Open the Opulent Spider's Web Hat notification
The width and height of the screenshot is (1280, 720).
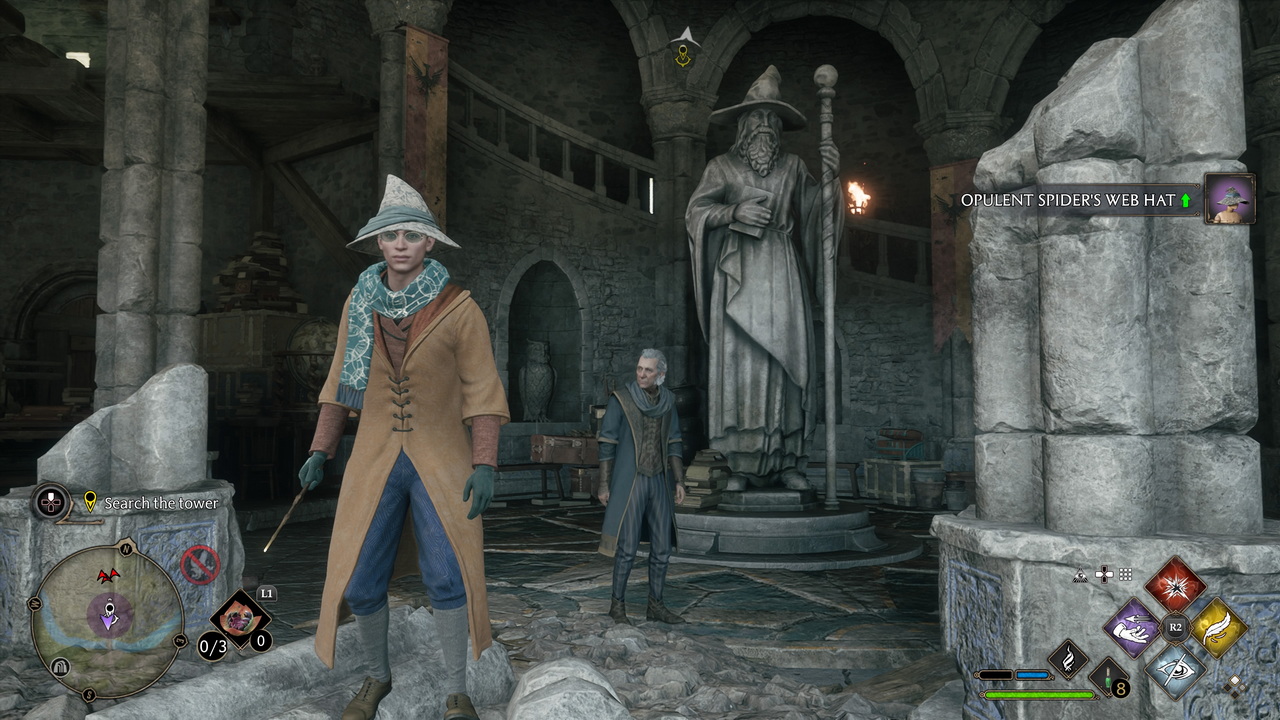(x=1067, y=200)
